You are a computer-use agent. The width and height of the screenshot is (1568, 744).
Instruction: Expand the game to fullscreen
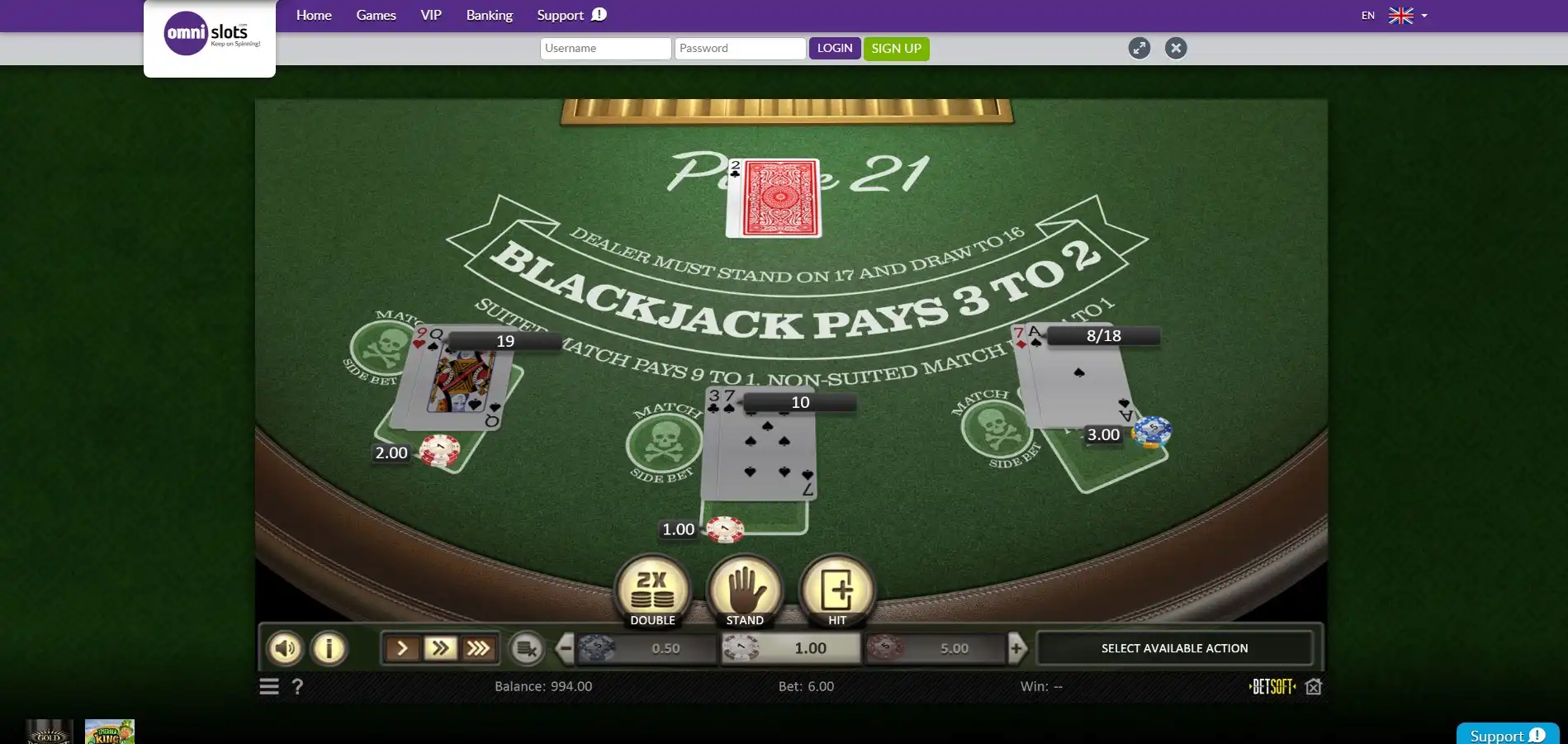click(x=1139, y=48)
